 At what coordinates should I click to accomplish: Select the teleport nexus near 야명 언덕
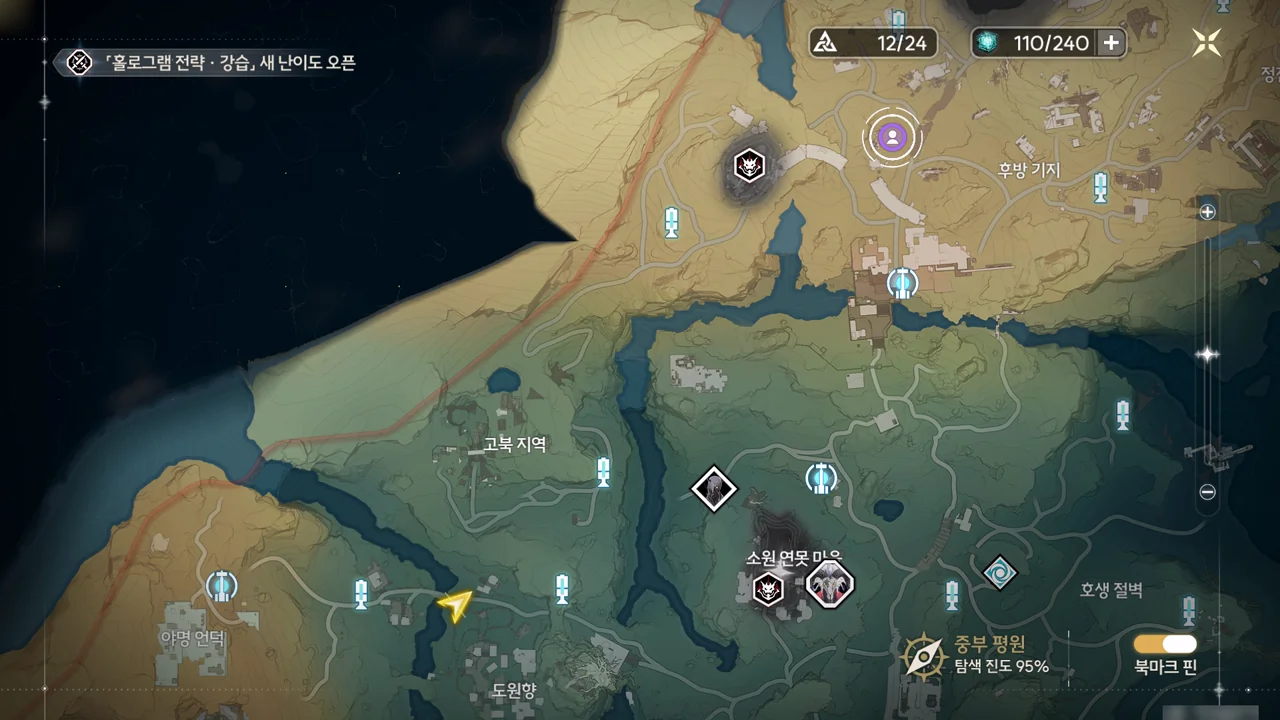coord(221,586)
